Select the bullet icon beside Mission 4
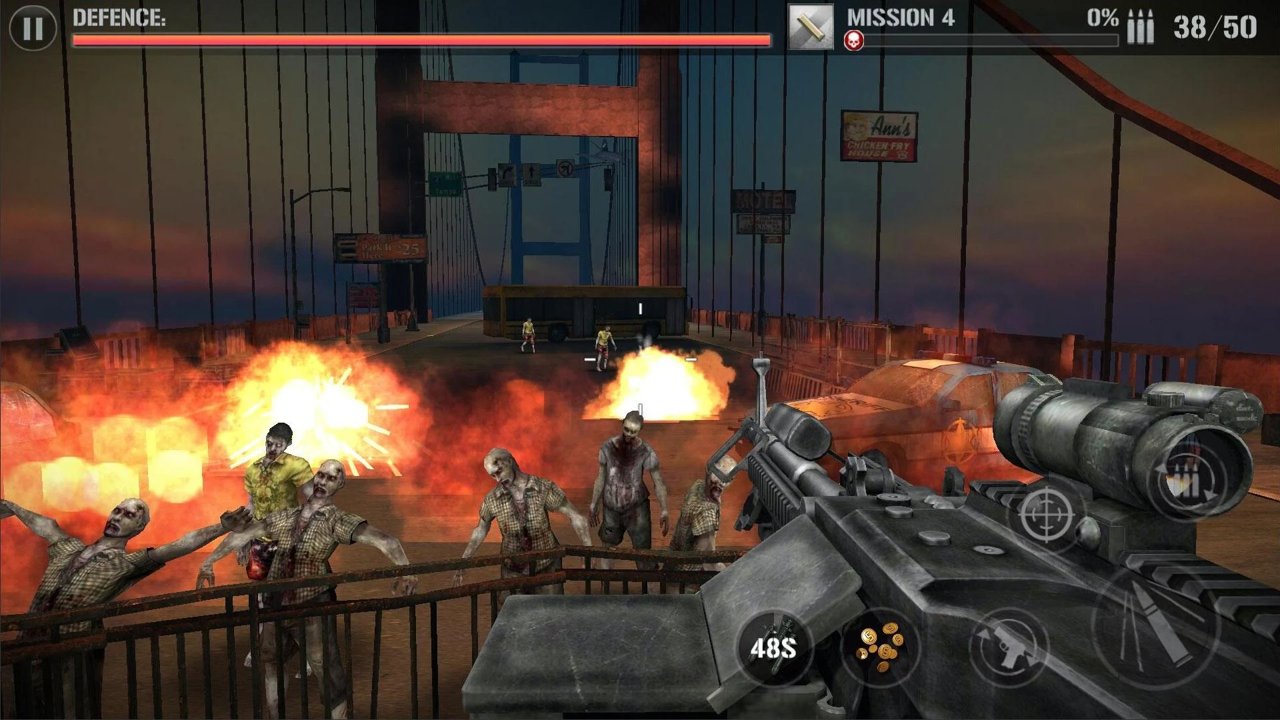The image size is (1280, 720). tap(810, 27)
